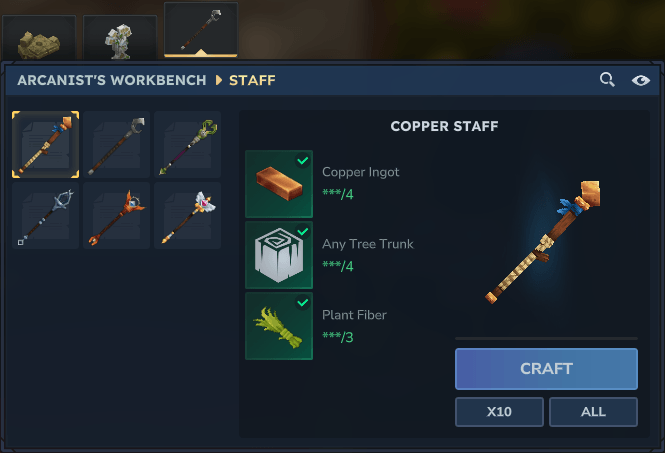
Task: Go back to Arcanist's Workbench breadcrumb
Action: pyautogui.click(x=112, y=80)
